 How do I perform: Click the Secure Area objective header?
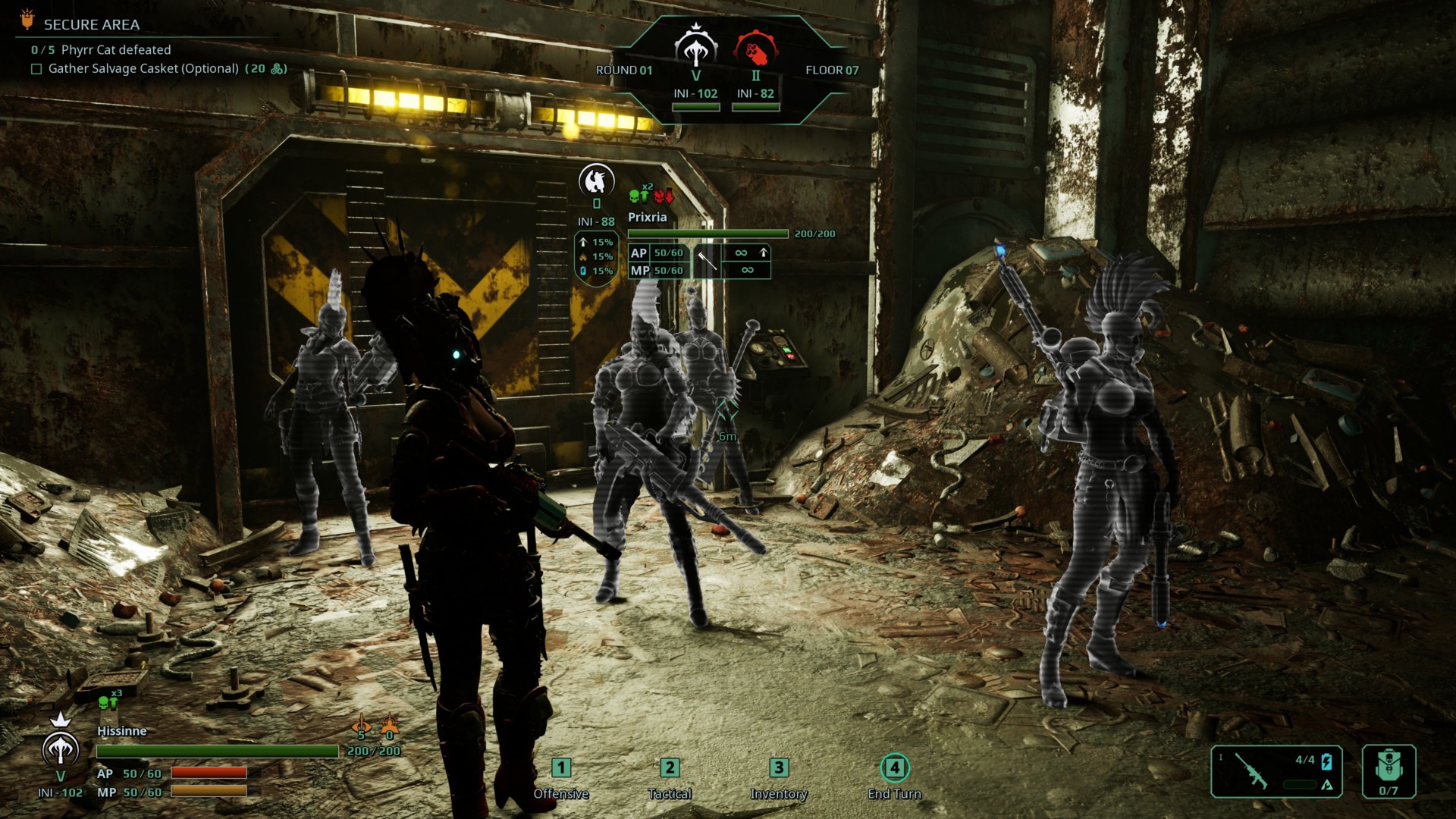[91, 25]
